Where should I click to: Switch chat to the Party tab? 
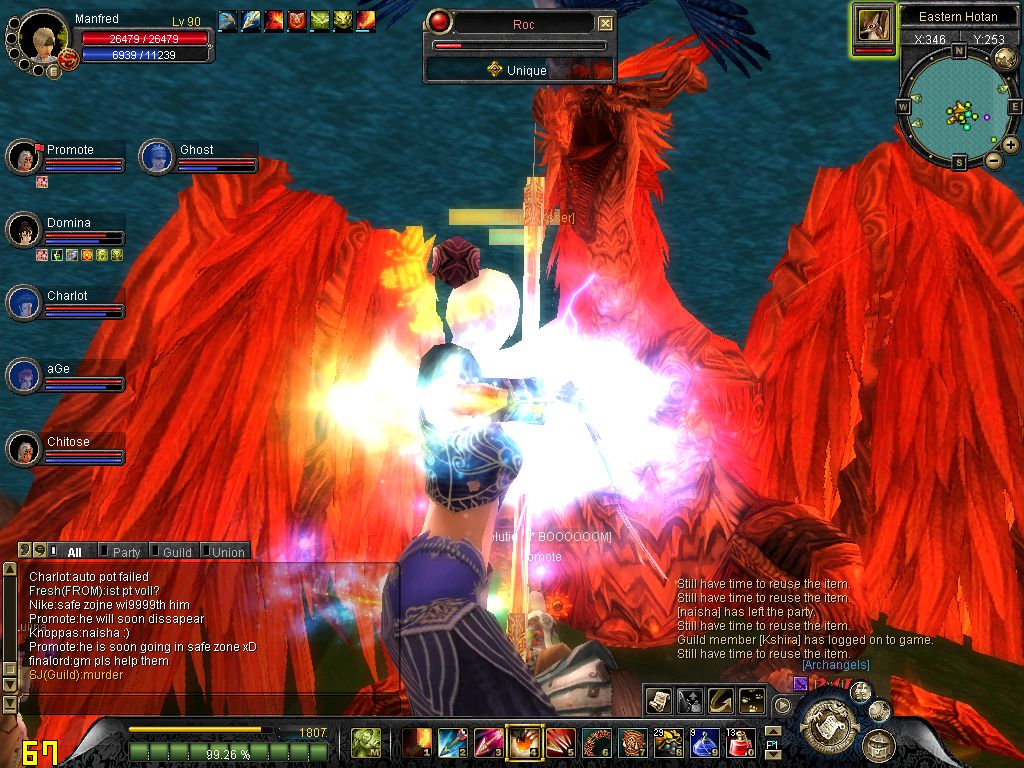click(x=126, y=551)
